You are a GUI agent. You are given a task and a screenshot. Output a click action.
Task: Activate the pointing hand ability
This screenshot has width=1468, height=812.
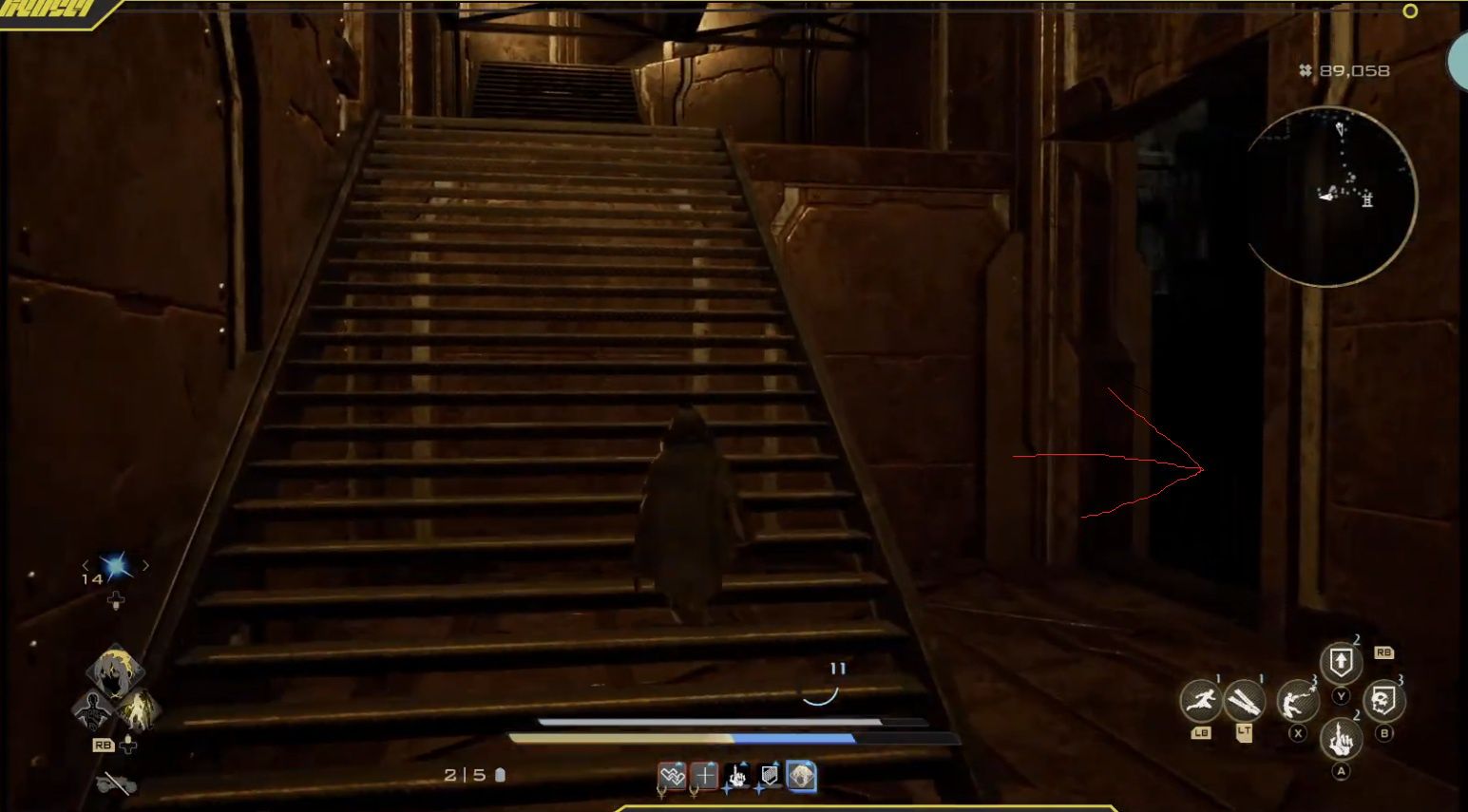1341,738
